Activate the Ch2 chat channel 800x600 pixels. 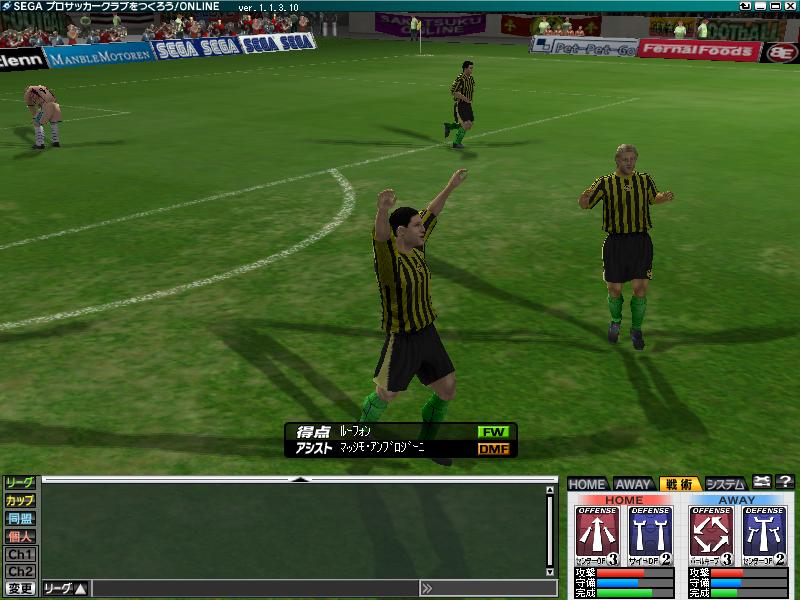click(20, 571)
